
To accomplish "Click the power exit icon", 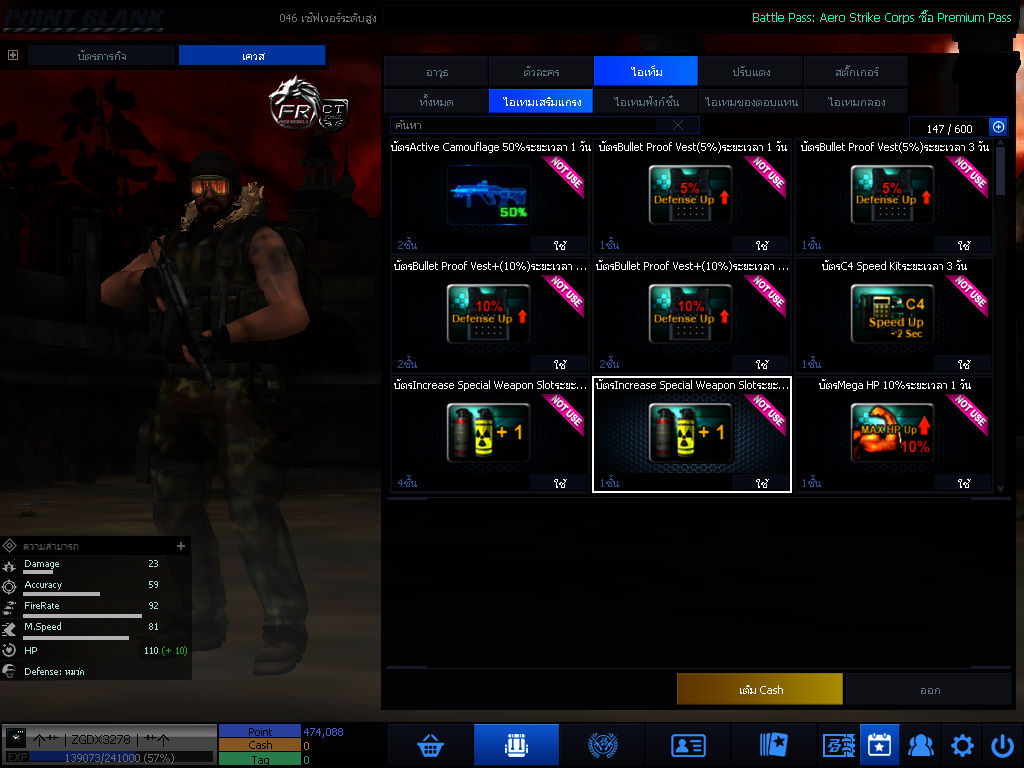I will click(x=1002, y=745).
